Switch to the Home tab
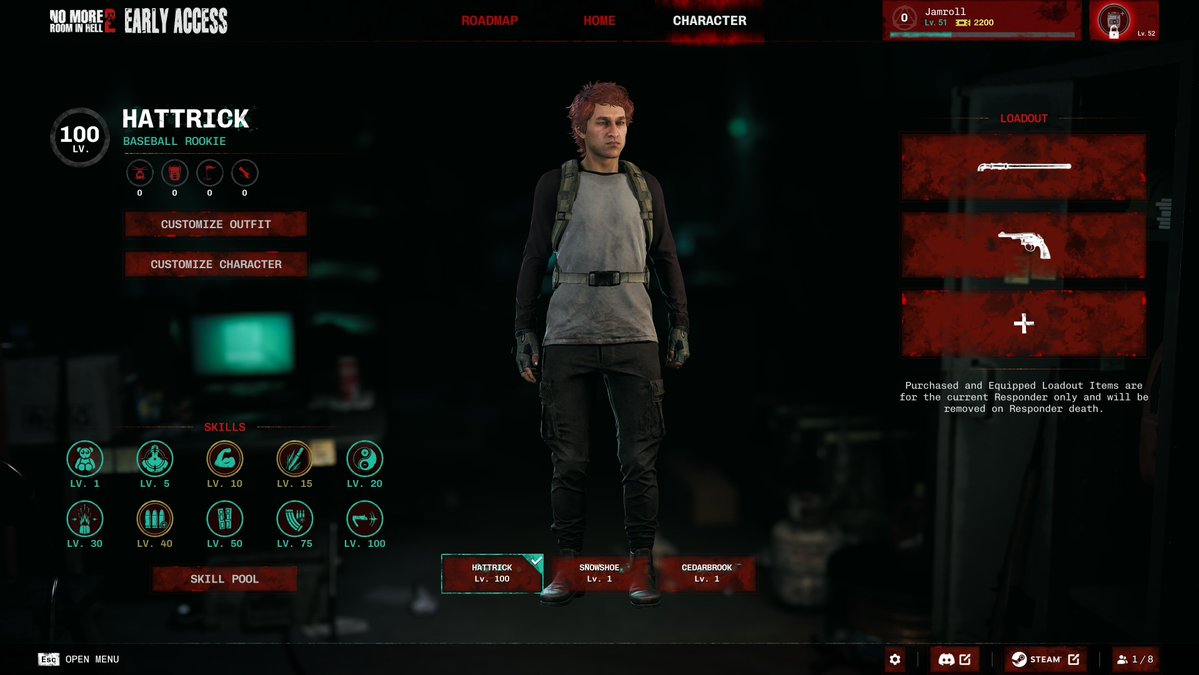The height and width of the screenshot is (675, 1199). click(x=599, y=21)
